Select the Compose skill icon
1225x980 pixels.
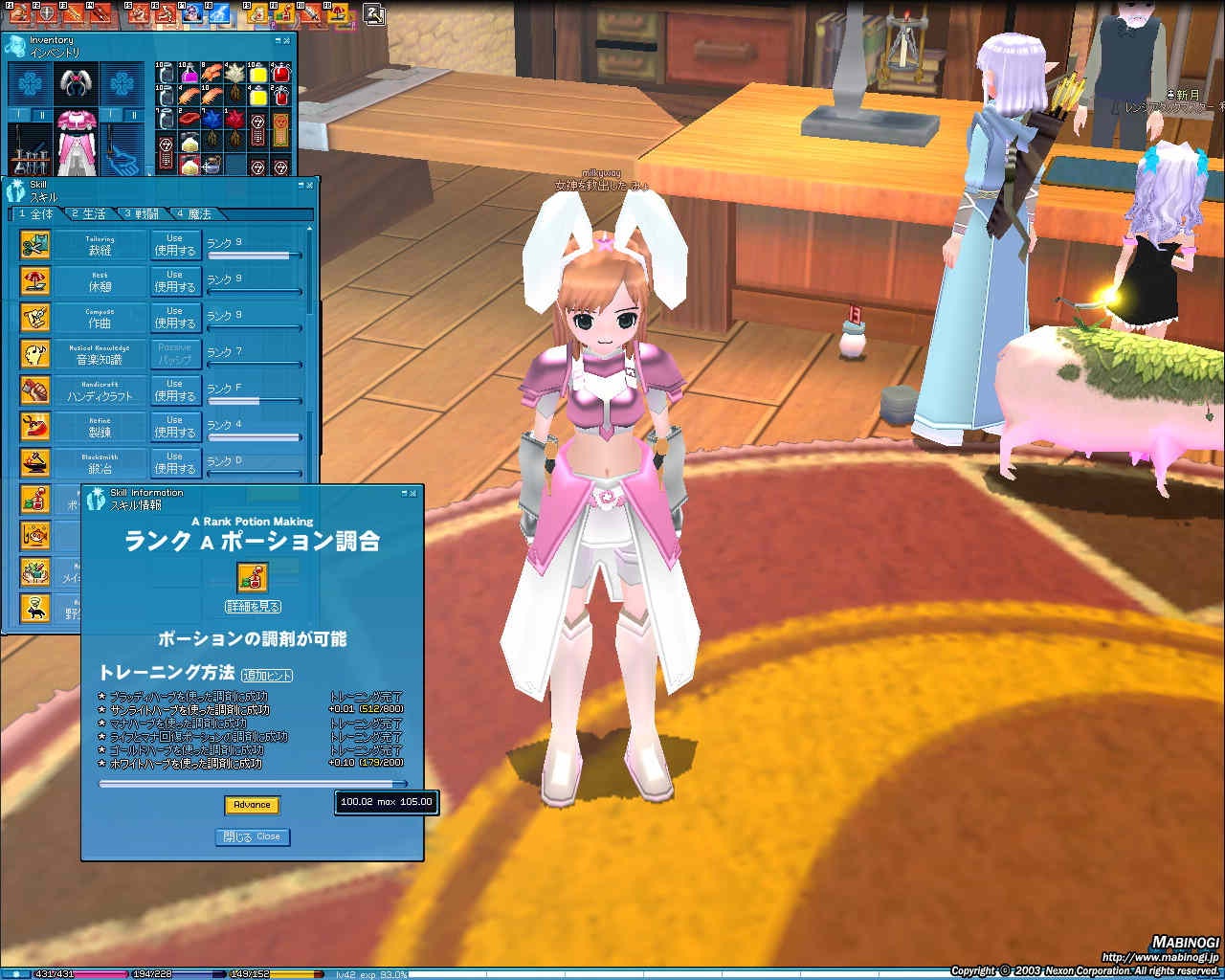35,317
